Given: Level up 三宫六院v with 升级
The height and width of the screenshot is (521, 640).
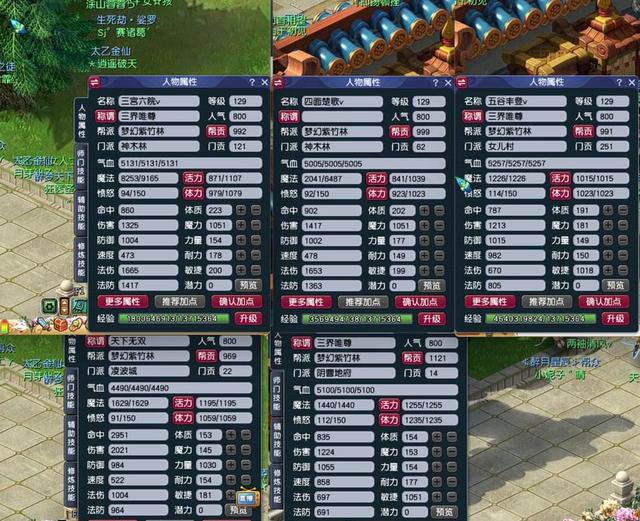Looking at the screenshot, I should pos(248,318).
